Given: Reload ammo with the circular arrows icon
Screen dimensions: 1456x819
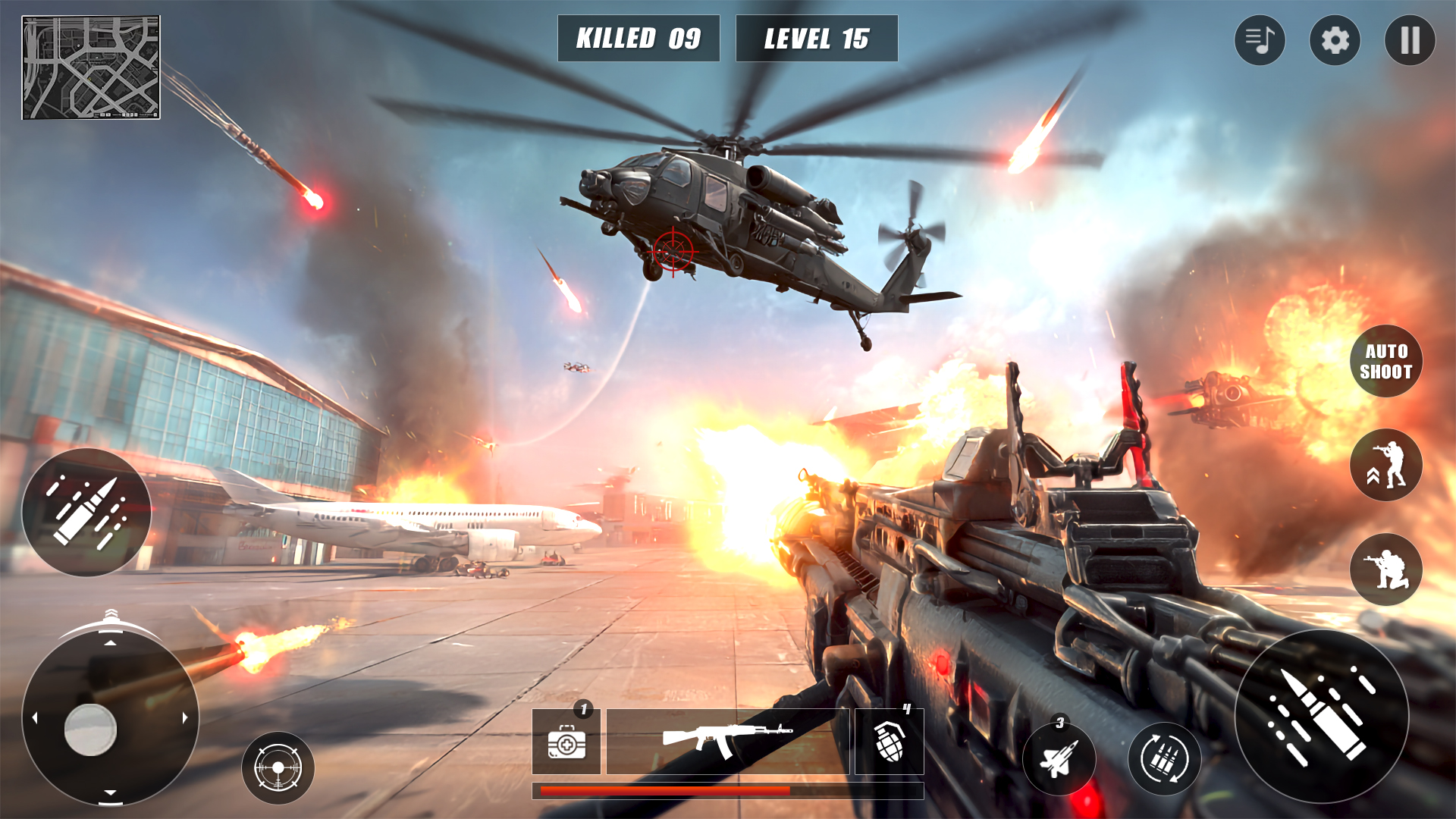Looking at the screenshot, I should 1164,758.
